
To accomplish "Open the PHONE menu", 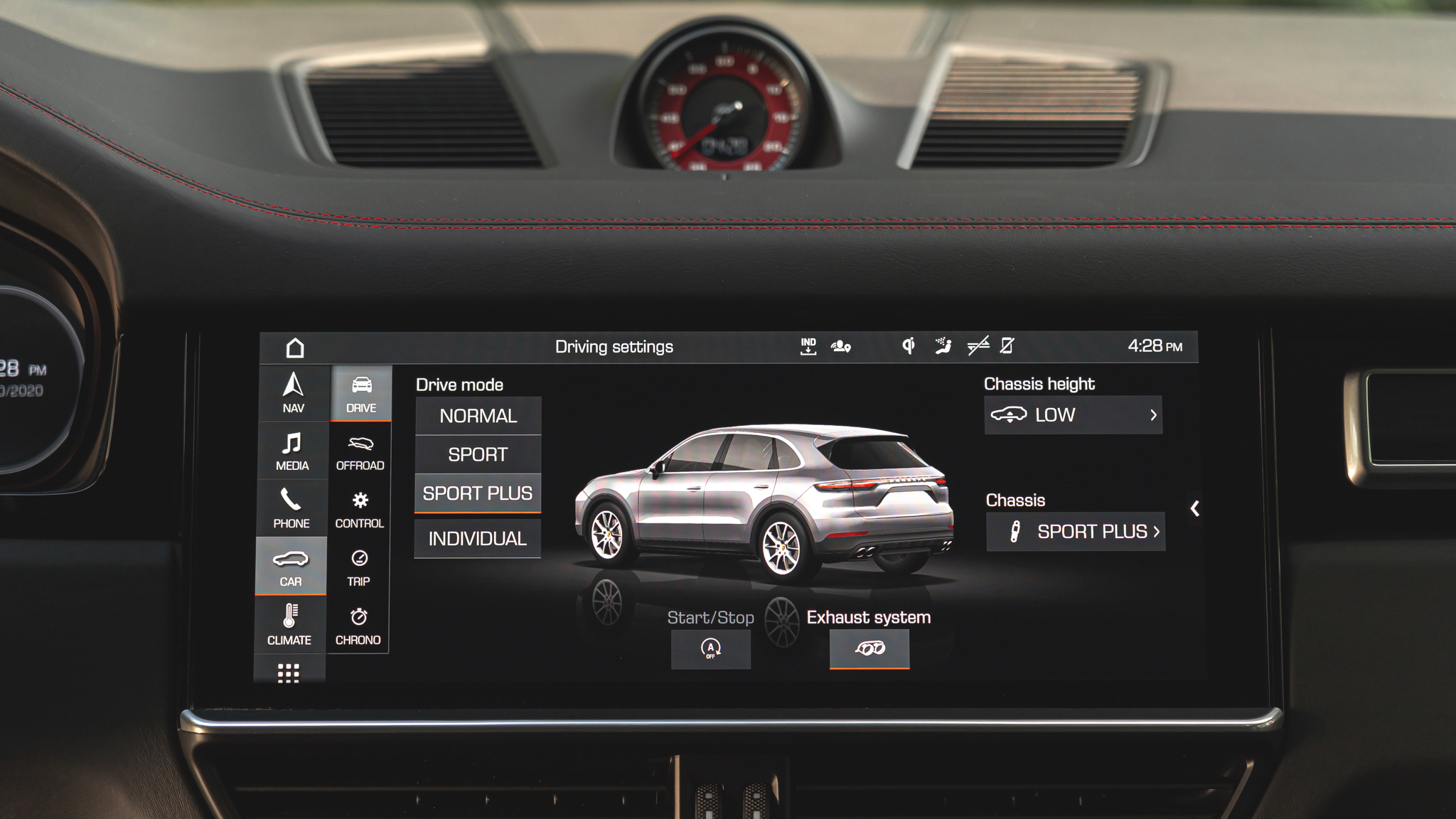I will coord(291,508).
